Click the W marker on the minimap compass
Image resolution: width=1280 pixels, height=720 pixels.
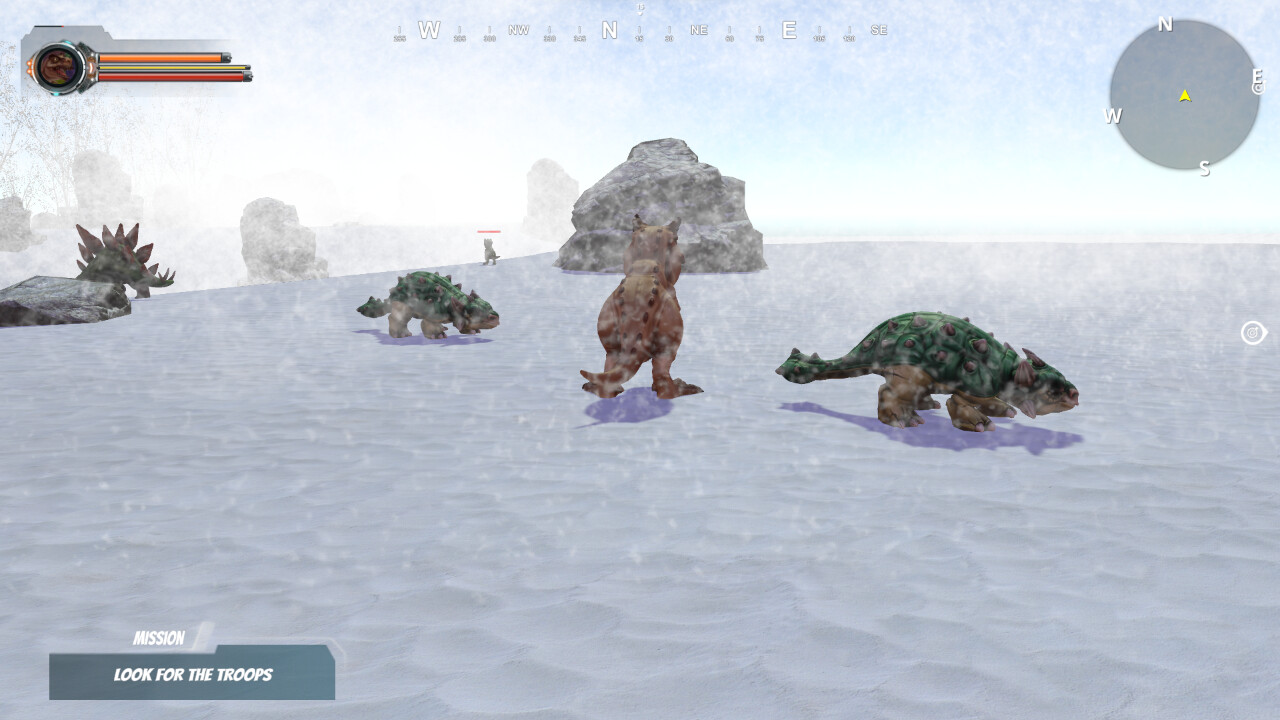click(1112, 118)
